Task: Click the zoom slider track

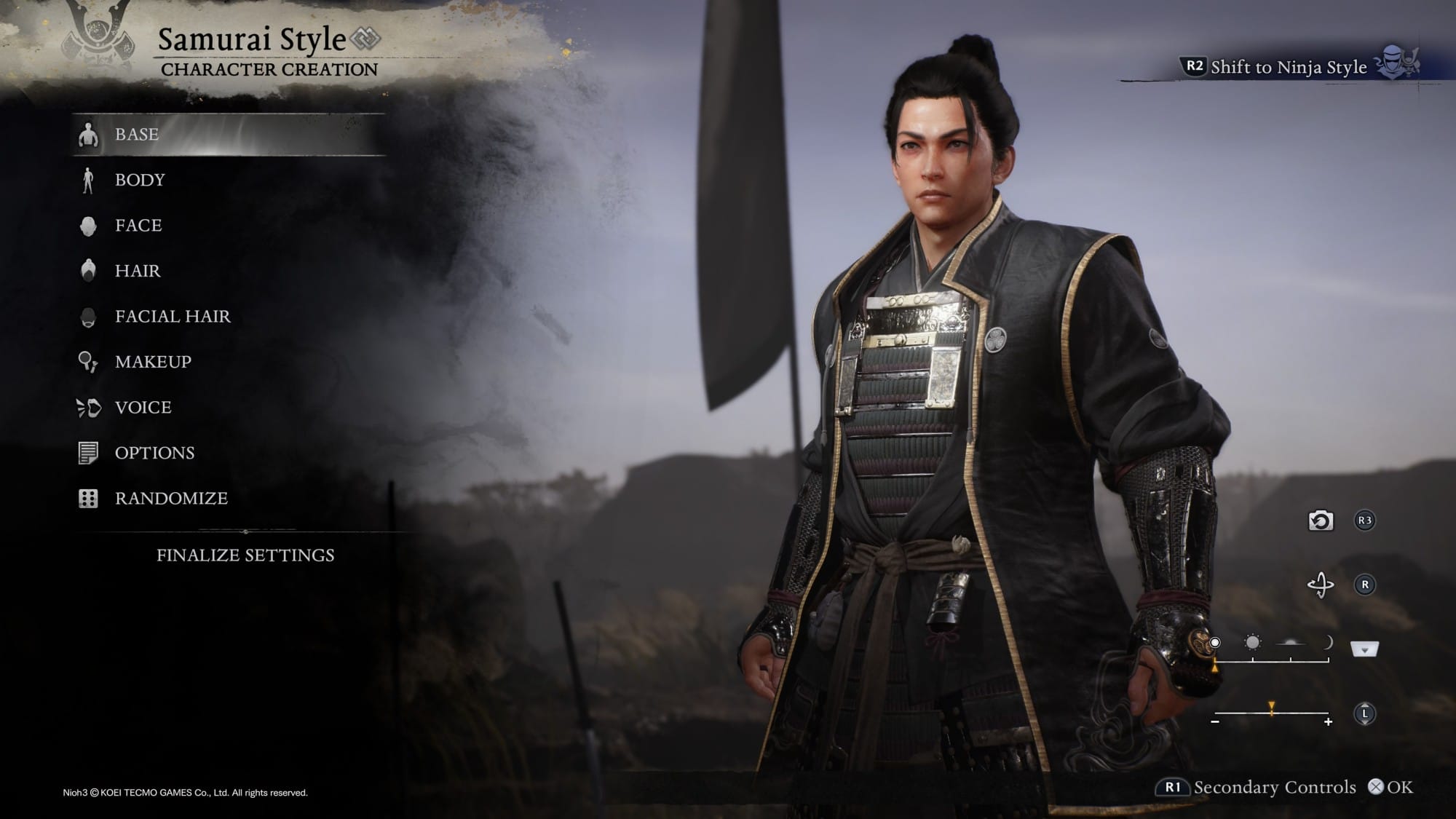Action: [x=1271, y=713]
